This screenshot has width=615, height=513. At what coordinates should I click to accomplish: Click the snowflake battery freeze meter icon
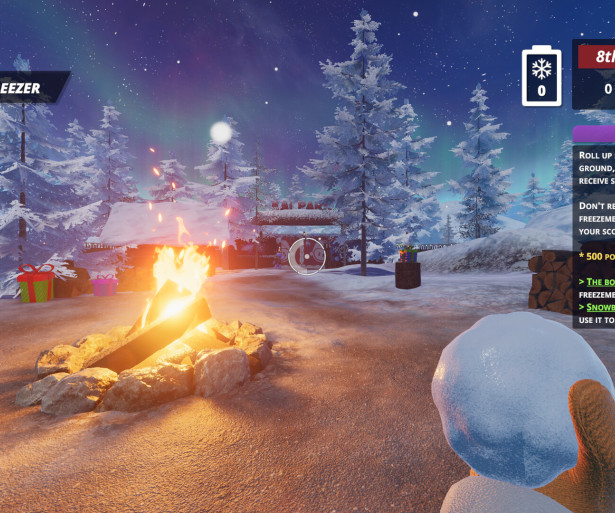542,75
